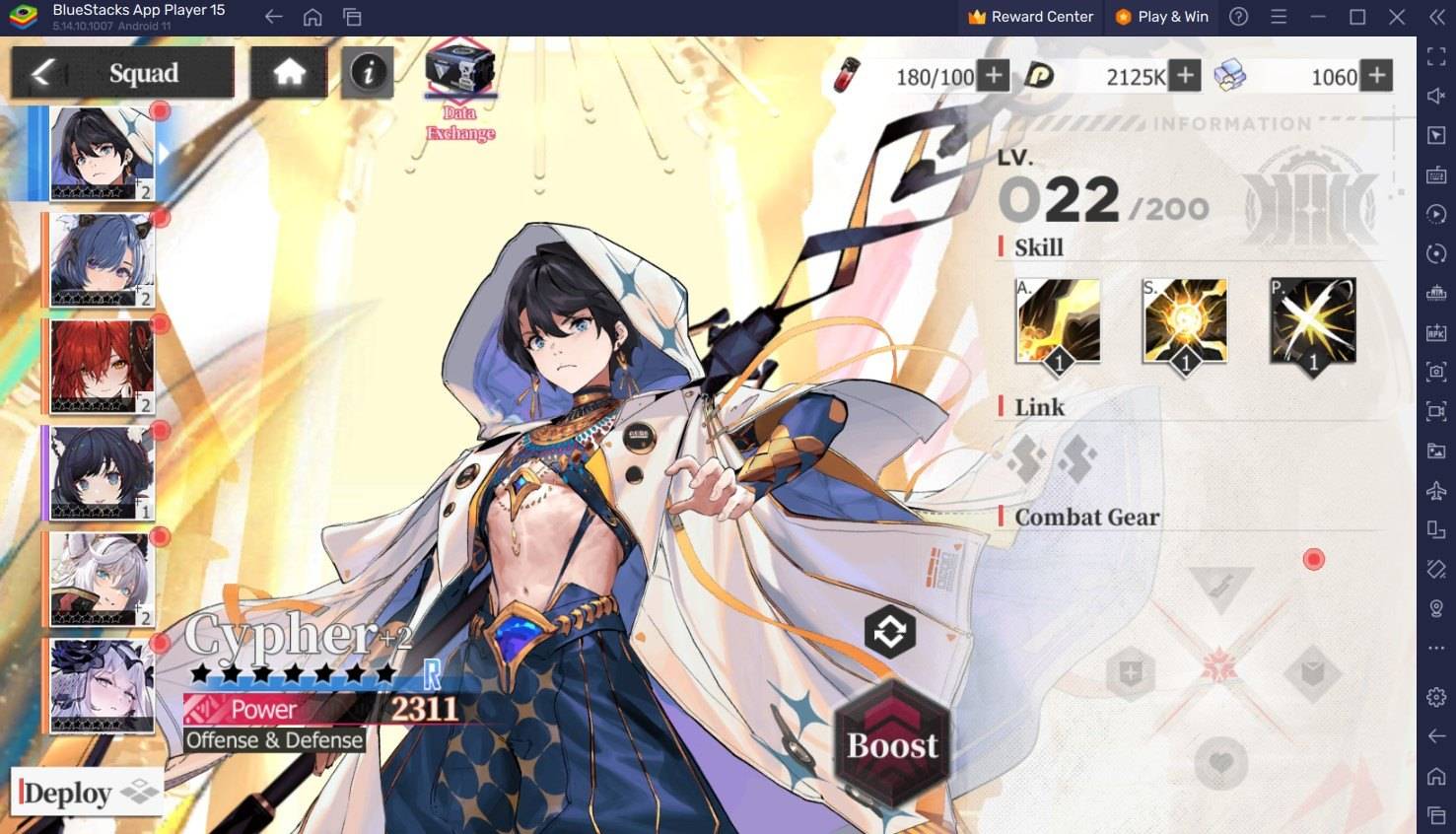Toggle fullscreen mode in the sidebar

[x=1436, y=56]
